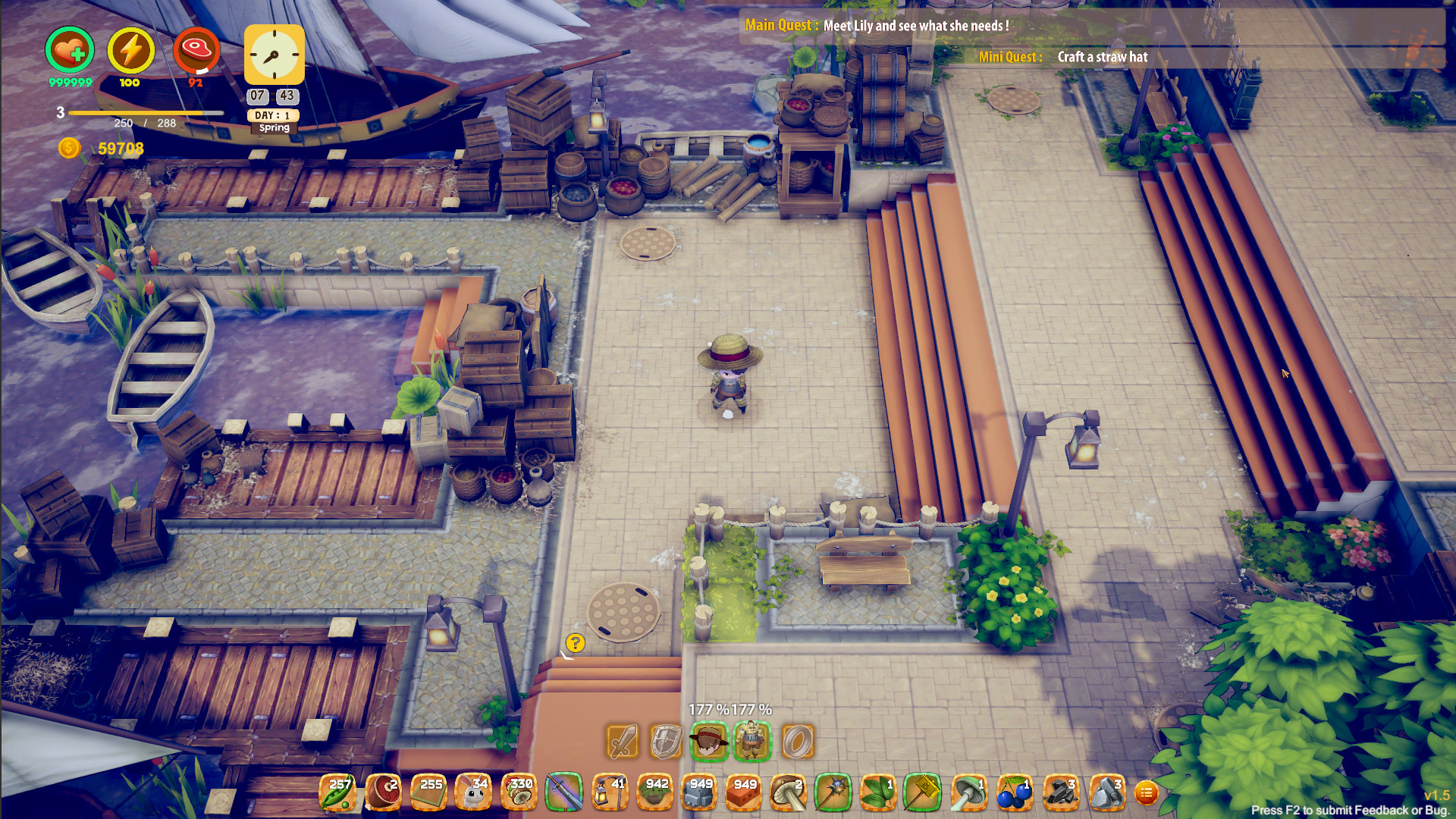This screenshot has width=1456, height=819.
Task: Click the heart health icon with plus
Action: coord(70,50)
